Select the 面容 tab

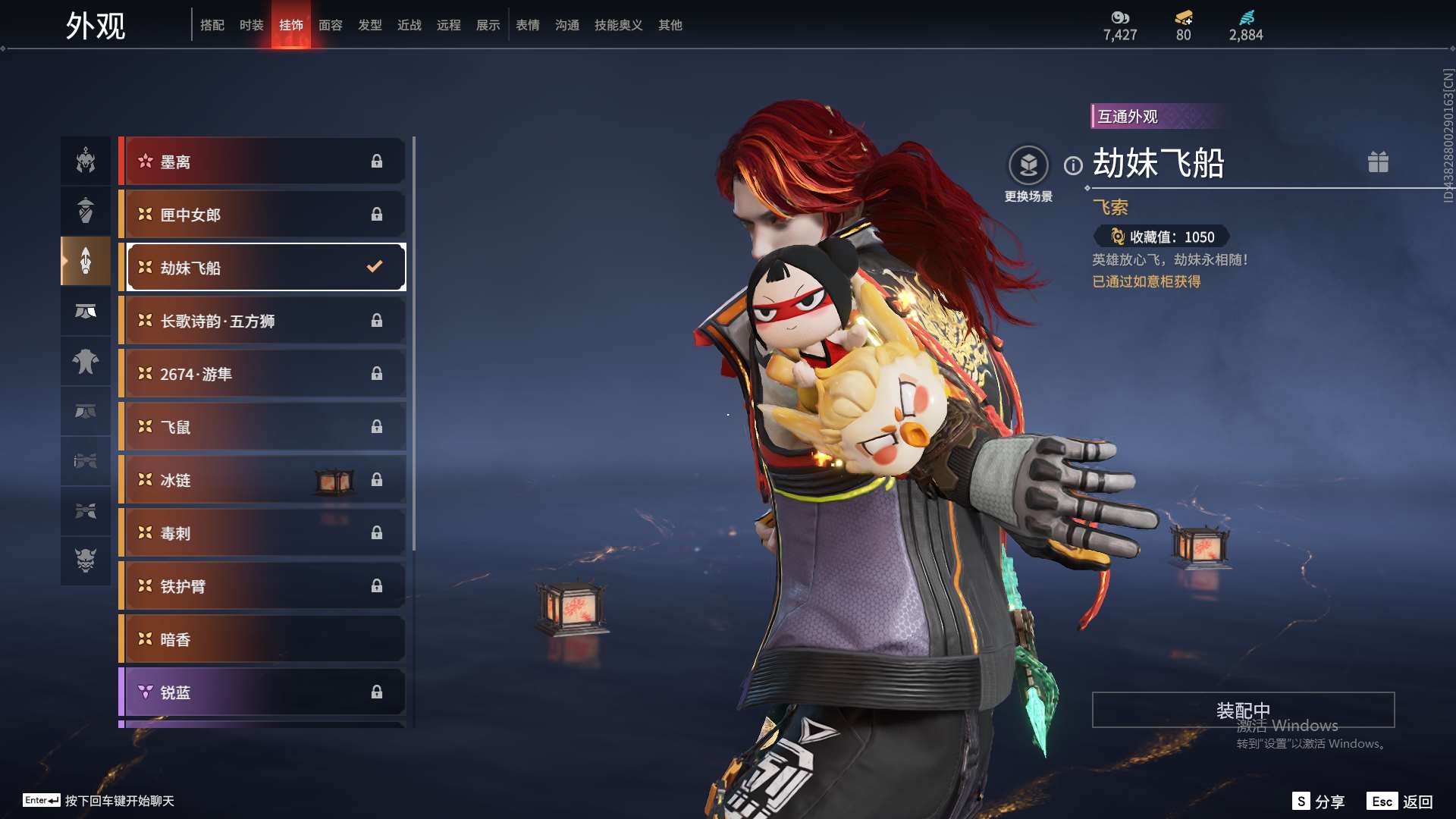(330, 25)
